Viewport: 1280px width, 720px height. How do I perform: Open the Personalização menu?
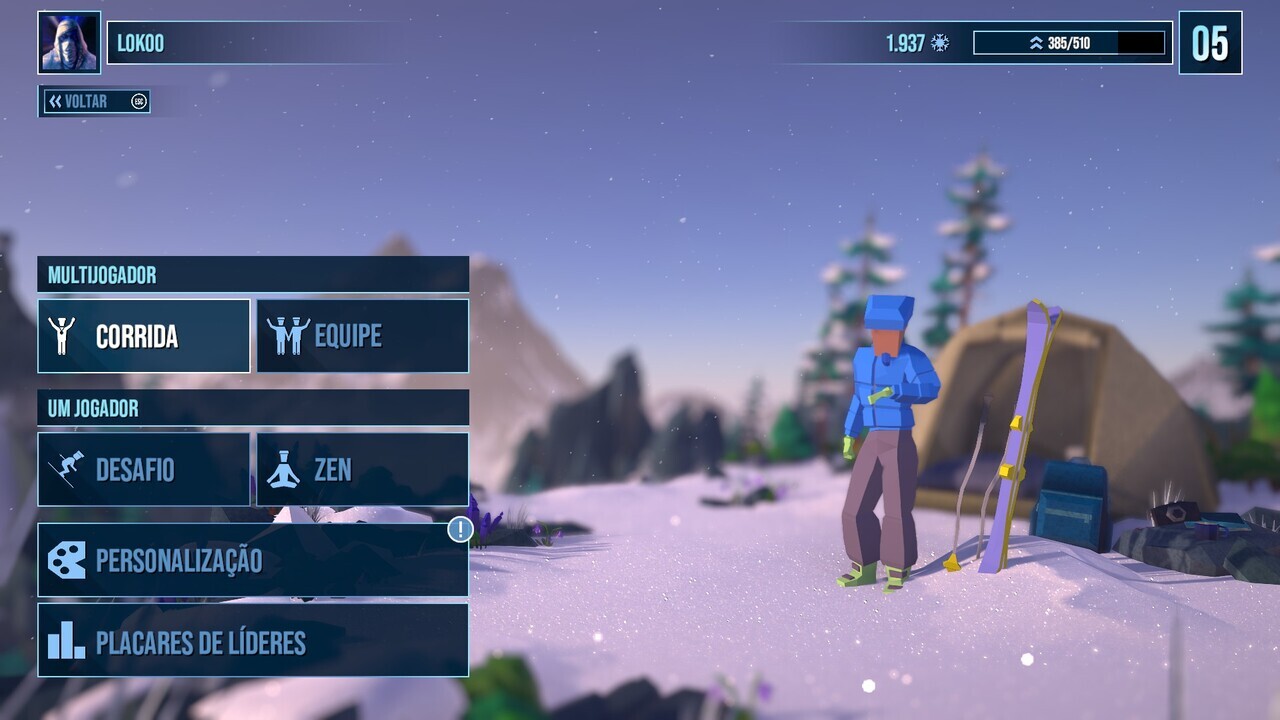coord(252,560)
